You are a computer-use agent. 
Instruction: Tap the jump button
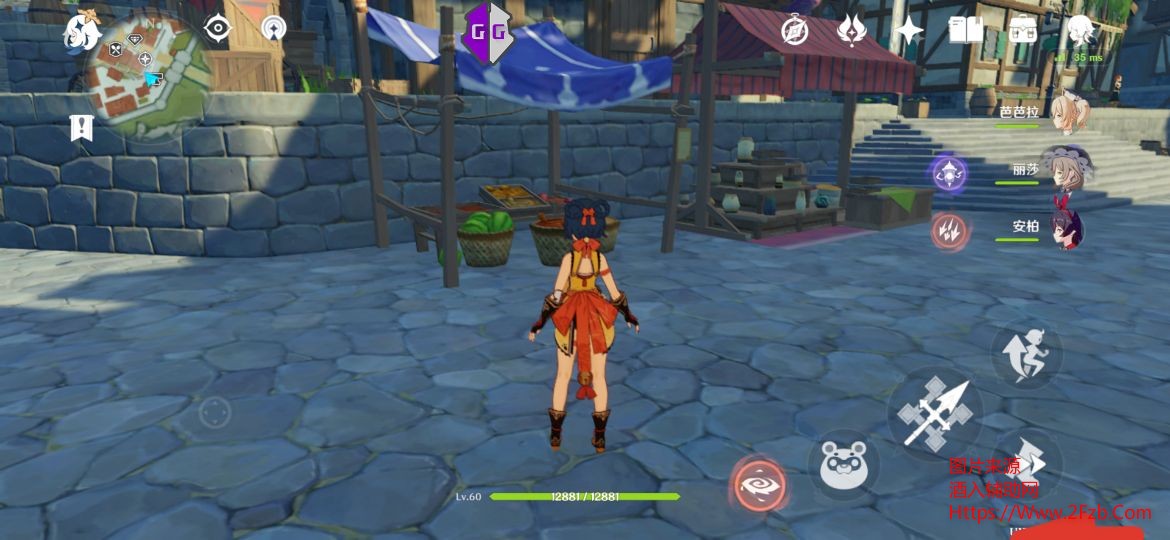tap(1027, 353)
